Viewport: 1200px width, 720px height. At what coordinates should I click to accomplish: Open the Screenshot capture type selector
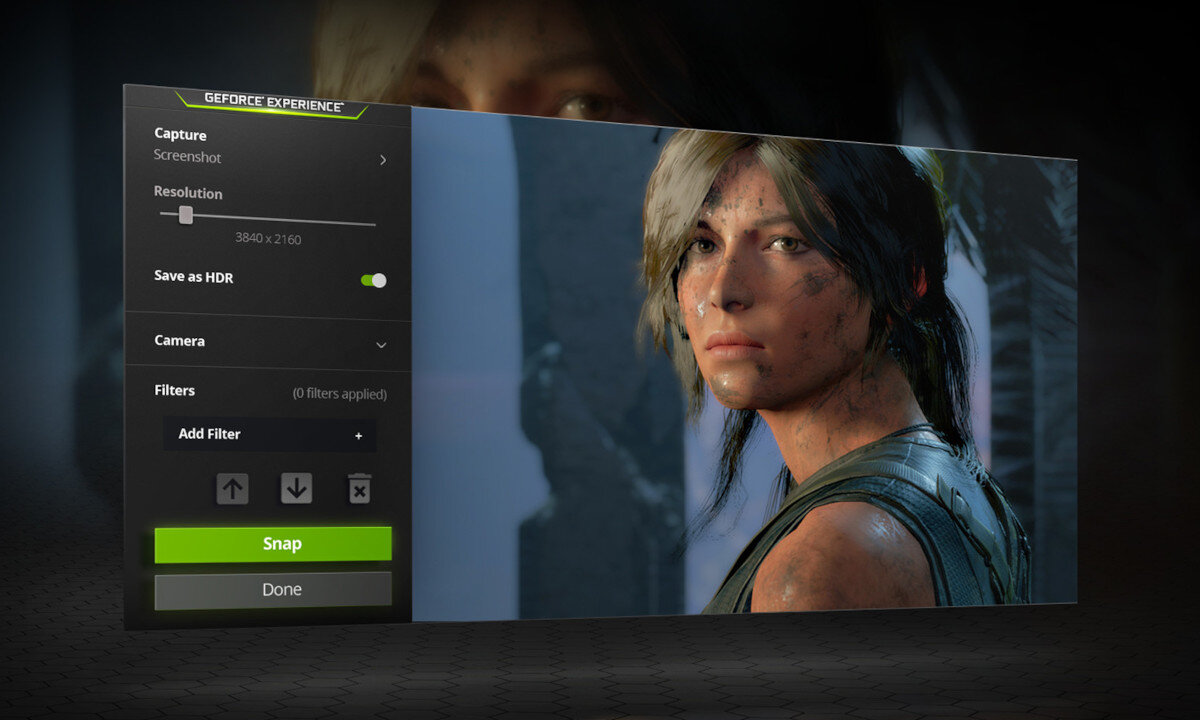(270, 158)
